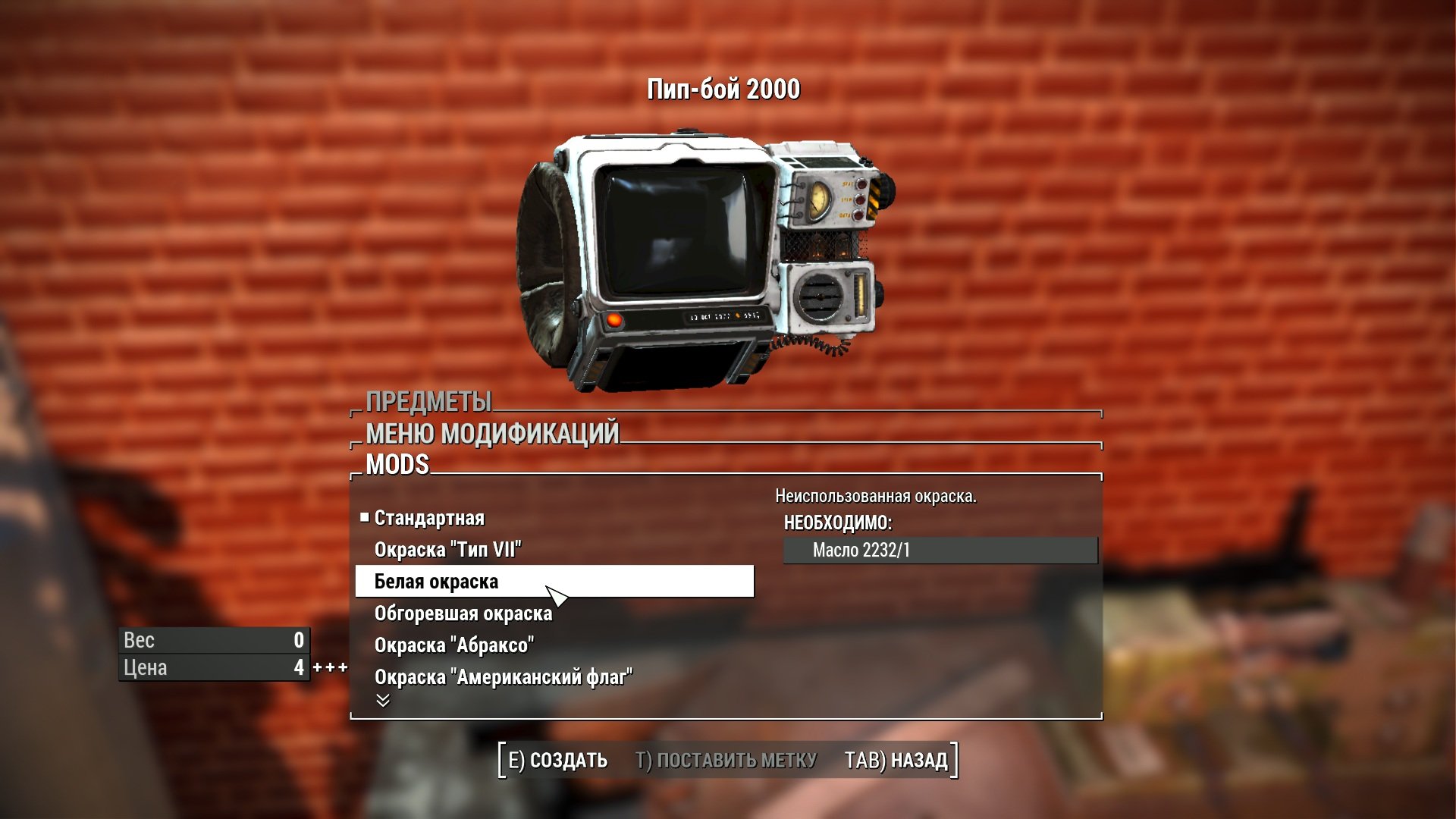Select Окраска "Американский флаг"
Image resolution: width=1456 pixels, height=819 pixels.
pyautogui.click(x=503, y=677)
